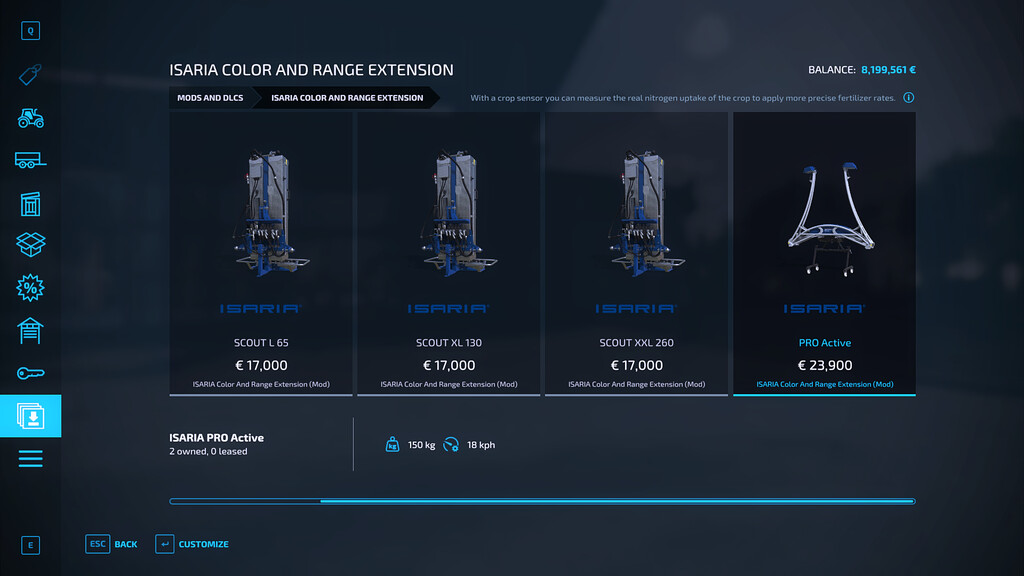Open the box objects category

coord(30,245)
